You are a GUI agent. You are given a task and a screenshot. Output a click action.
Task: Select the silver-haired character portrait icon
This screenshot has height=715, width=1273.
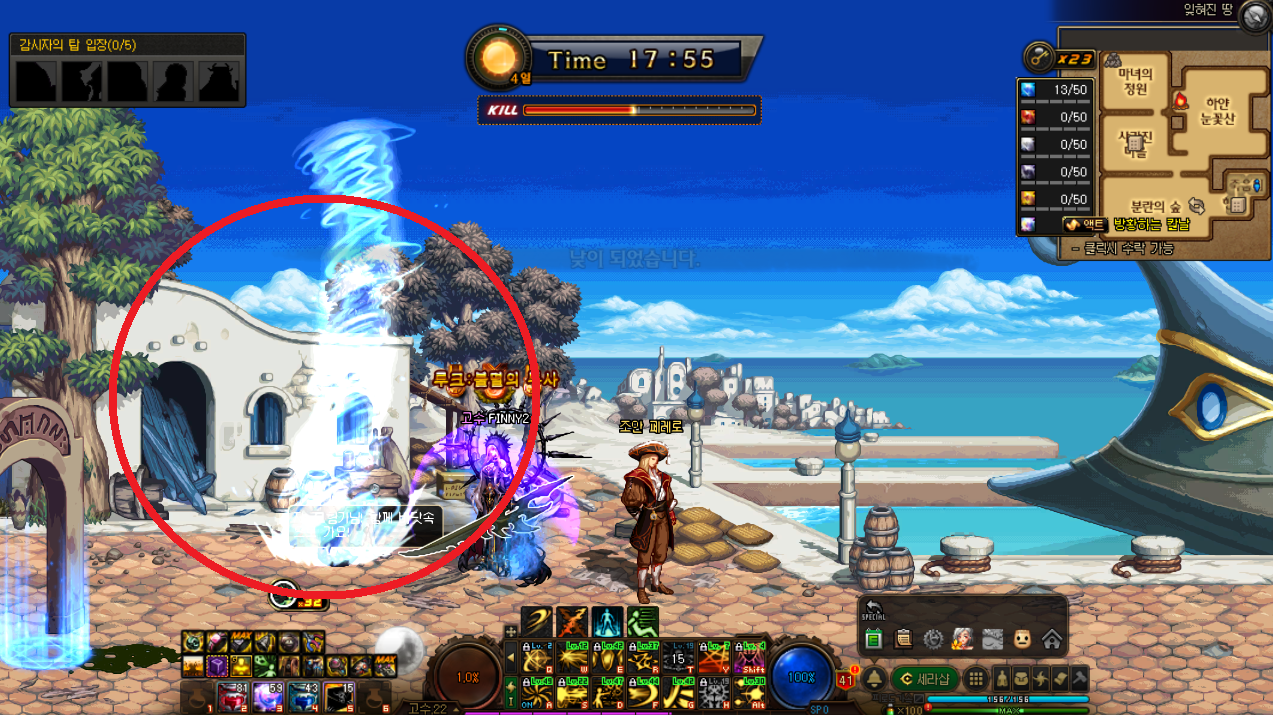click(x=963, y=638)
